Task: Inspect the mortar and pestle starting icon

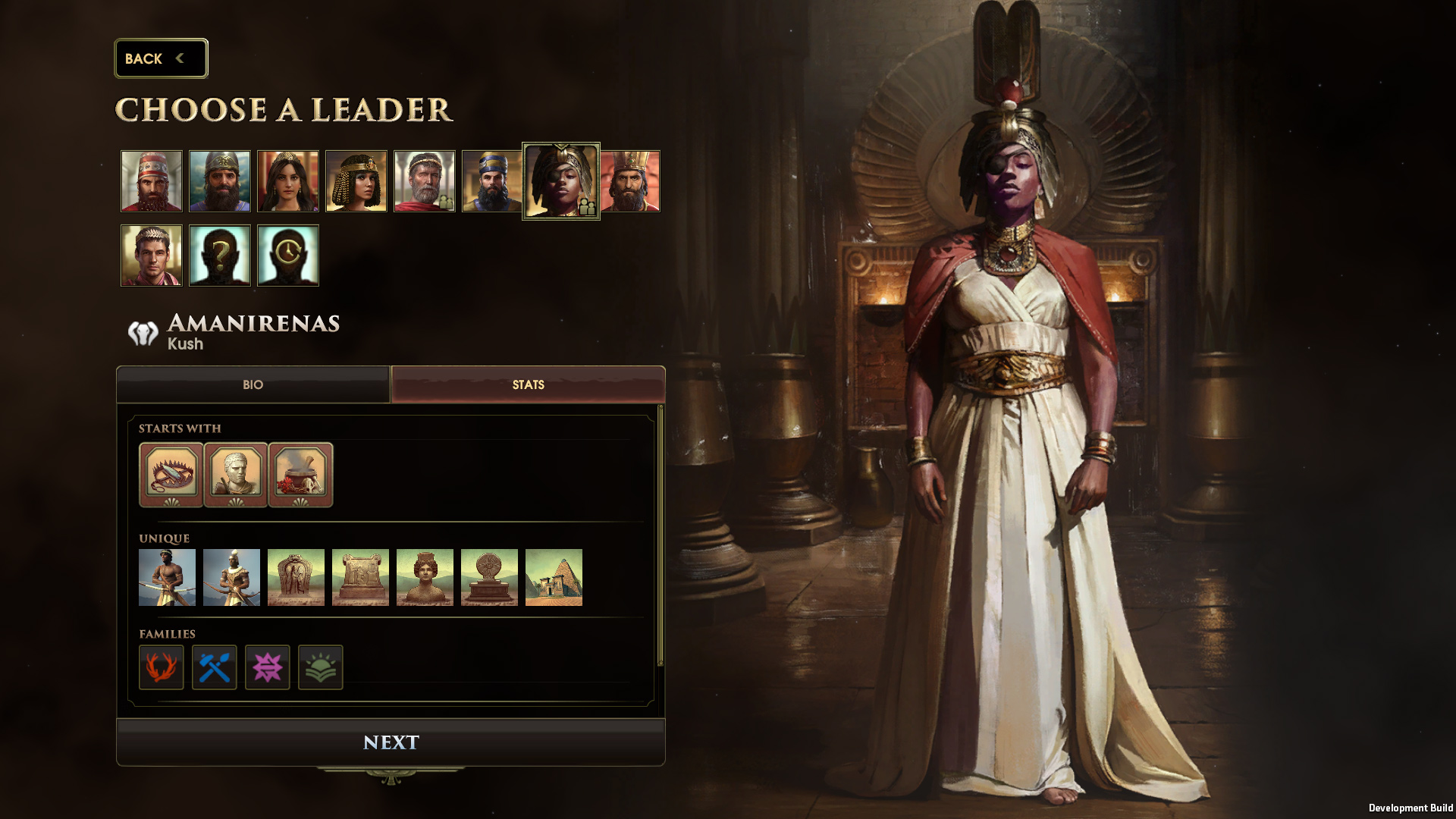Action: click(x=300, y=474)
